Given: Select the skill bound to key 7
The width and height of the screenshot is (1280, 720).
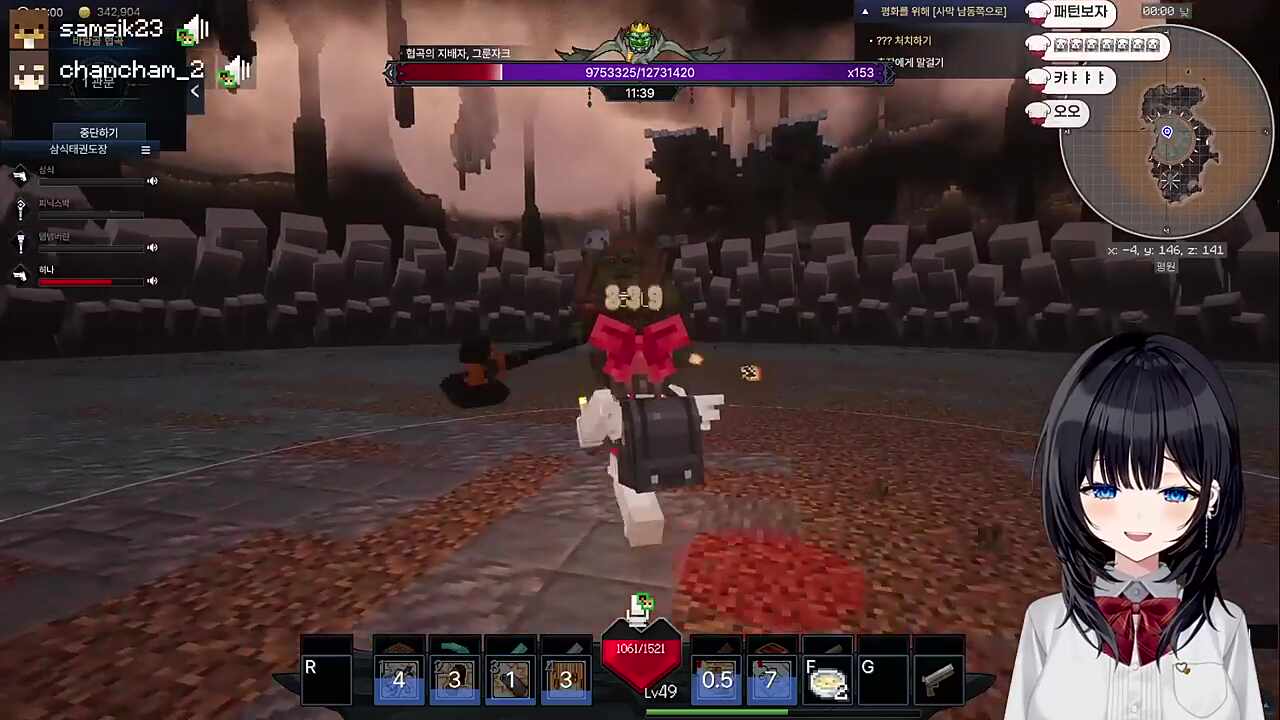Looking at the screenshot, I should click(771, 680).
